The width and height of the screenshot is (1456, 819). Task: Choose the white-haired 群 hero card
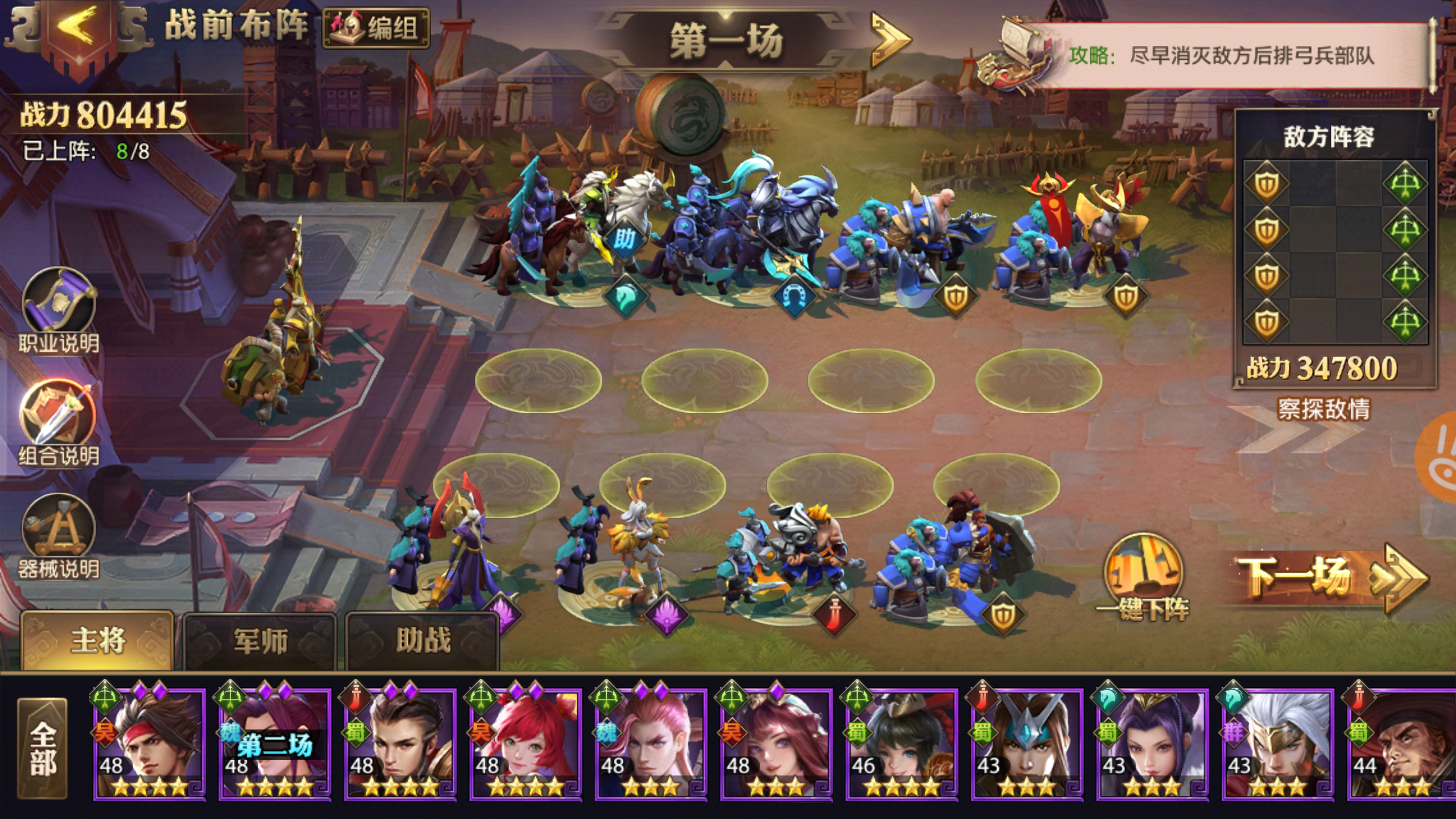click(x=1277, y=742)
